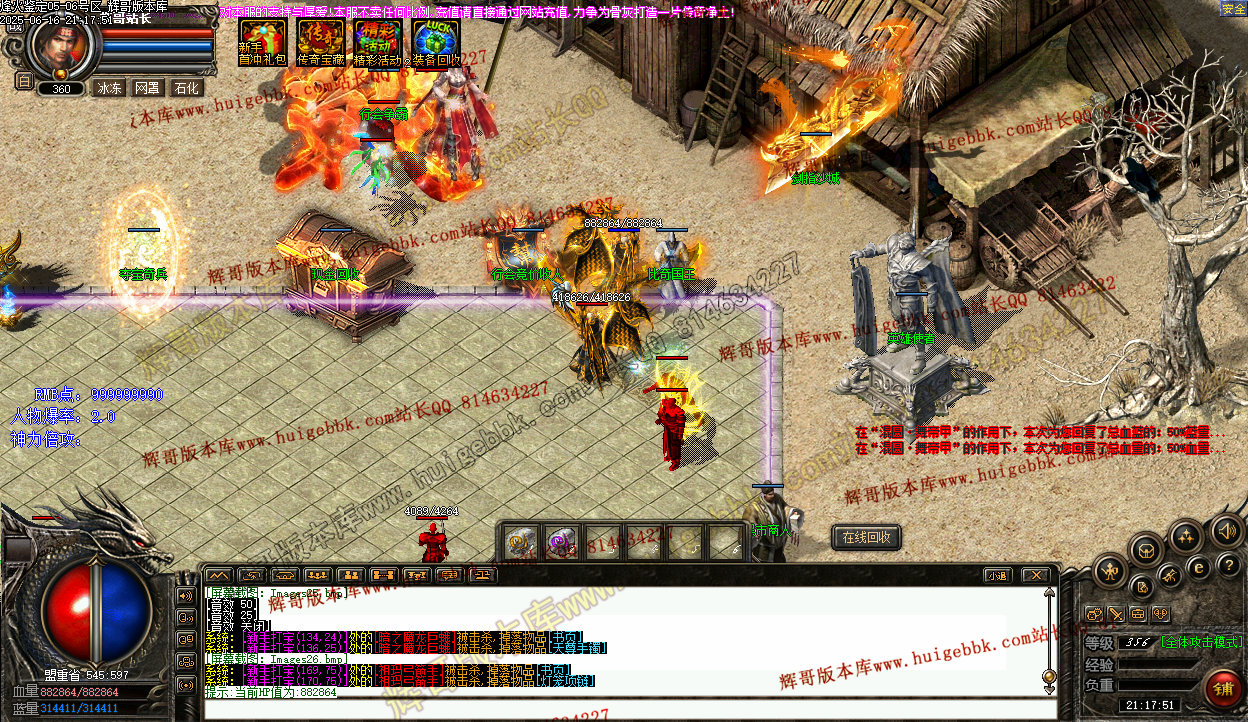Open the 精彩活动 events icon
Screen dimensions: 1248x722
pos(378,40)
